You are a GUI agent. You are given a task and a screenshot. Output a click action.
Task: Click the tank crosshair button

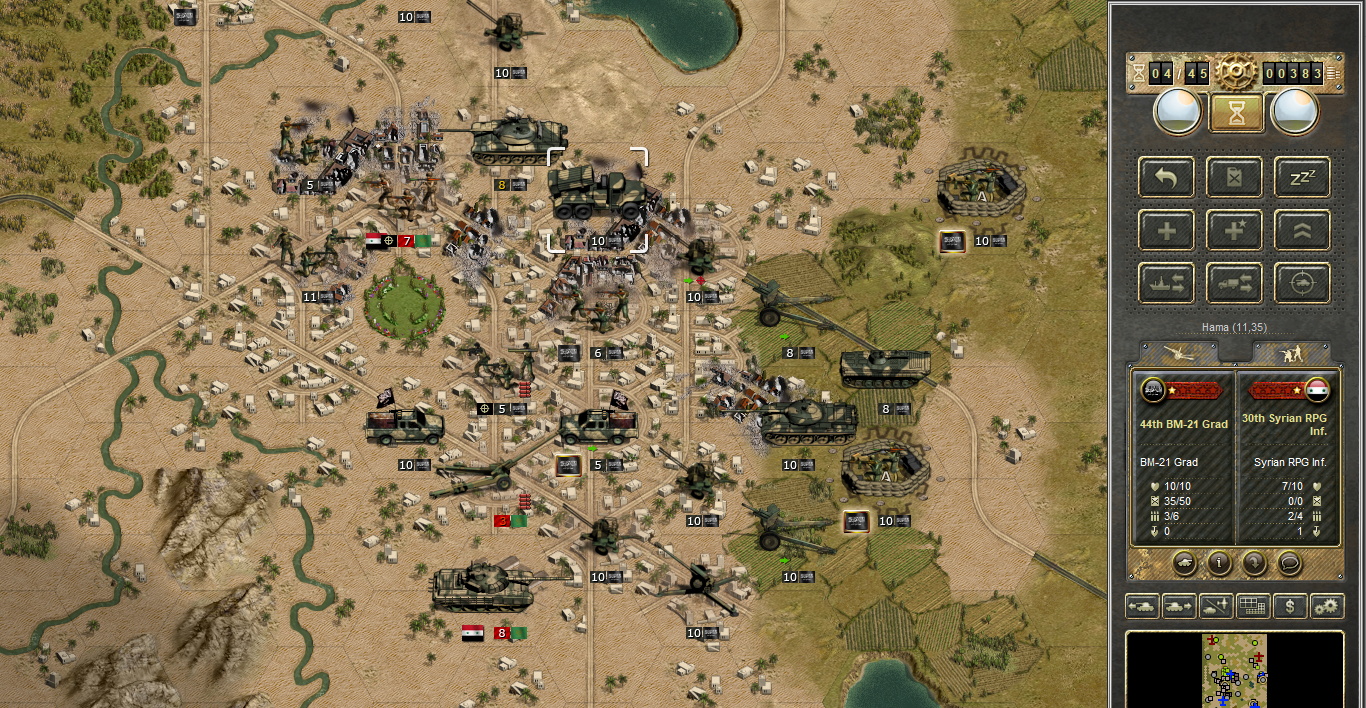[x=1302, y=283]
